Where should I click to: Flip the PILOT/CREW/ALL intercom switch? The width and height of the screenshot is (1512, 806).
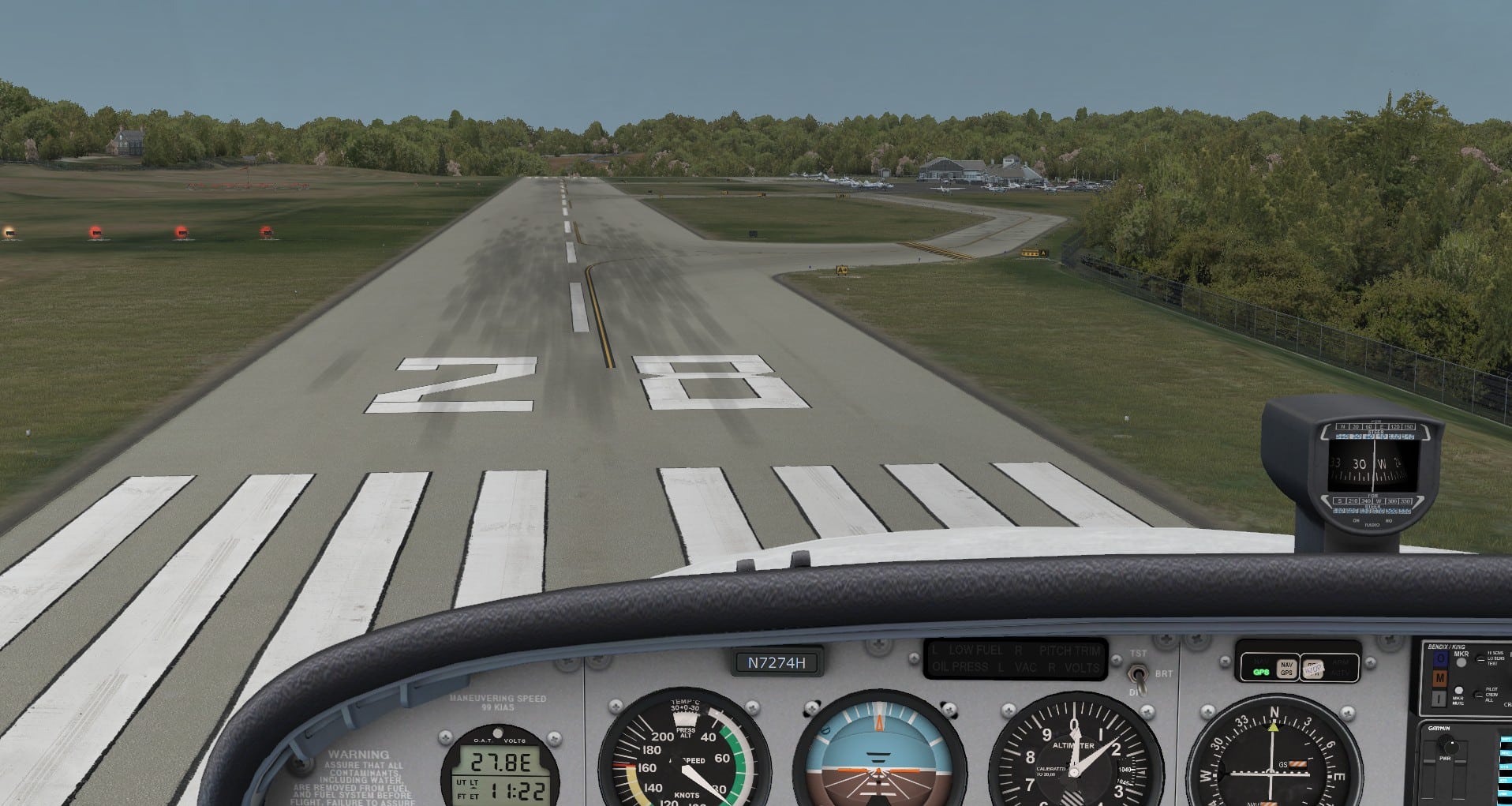pyautogui.click(x=1479, y=694)
